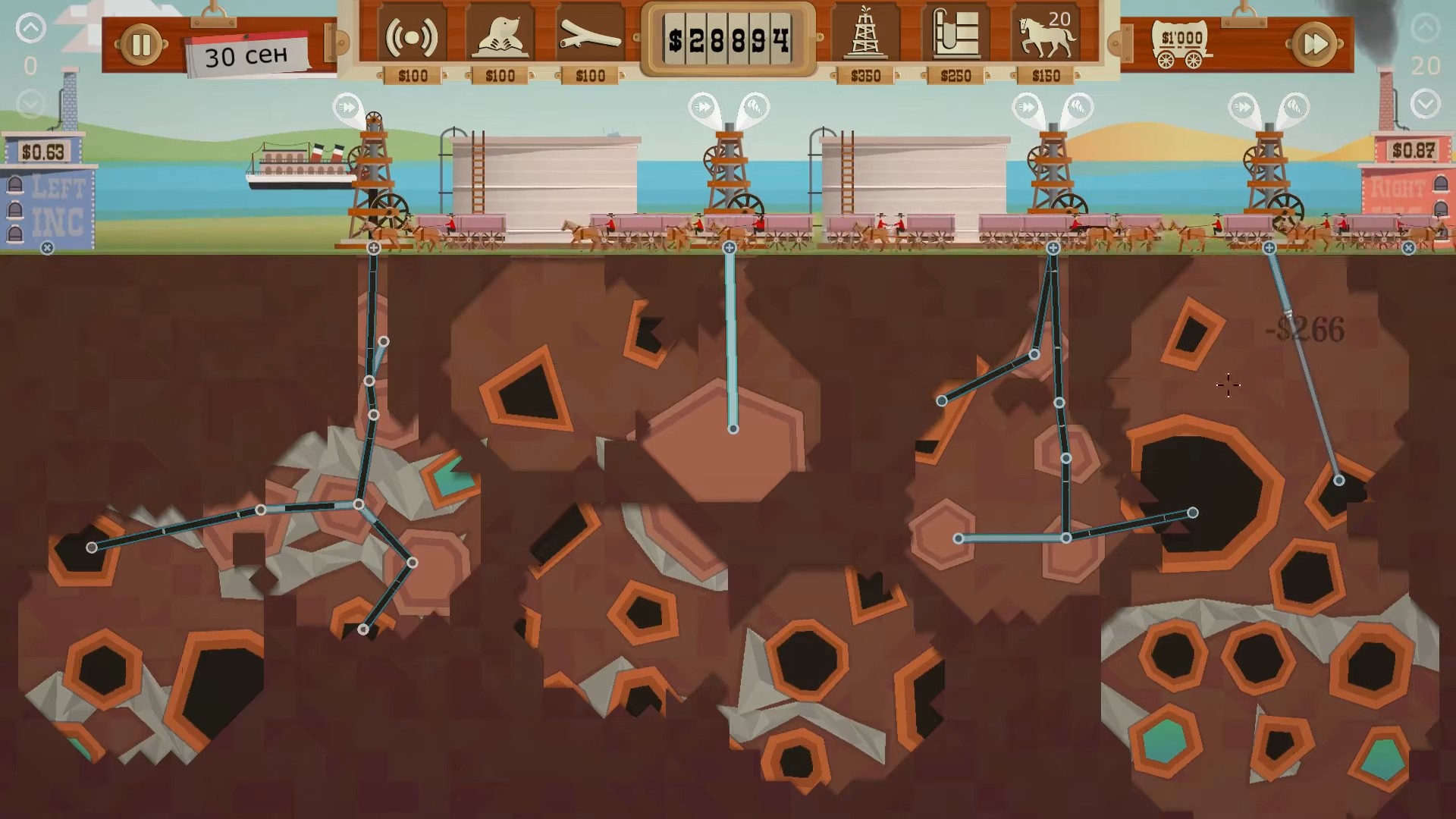Decrease the Right Inc wagon count
Screen dimensions: 1456x819
[1426, 103]
